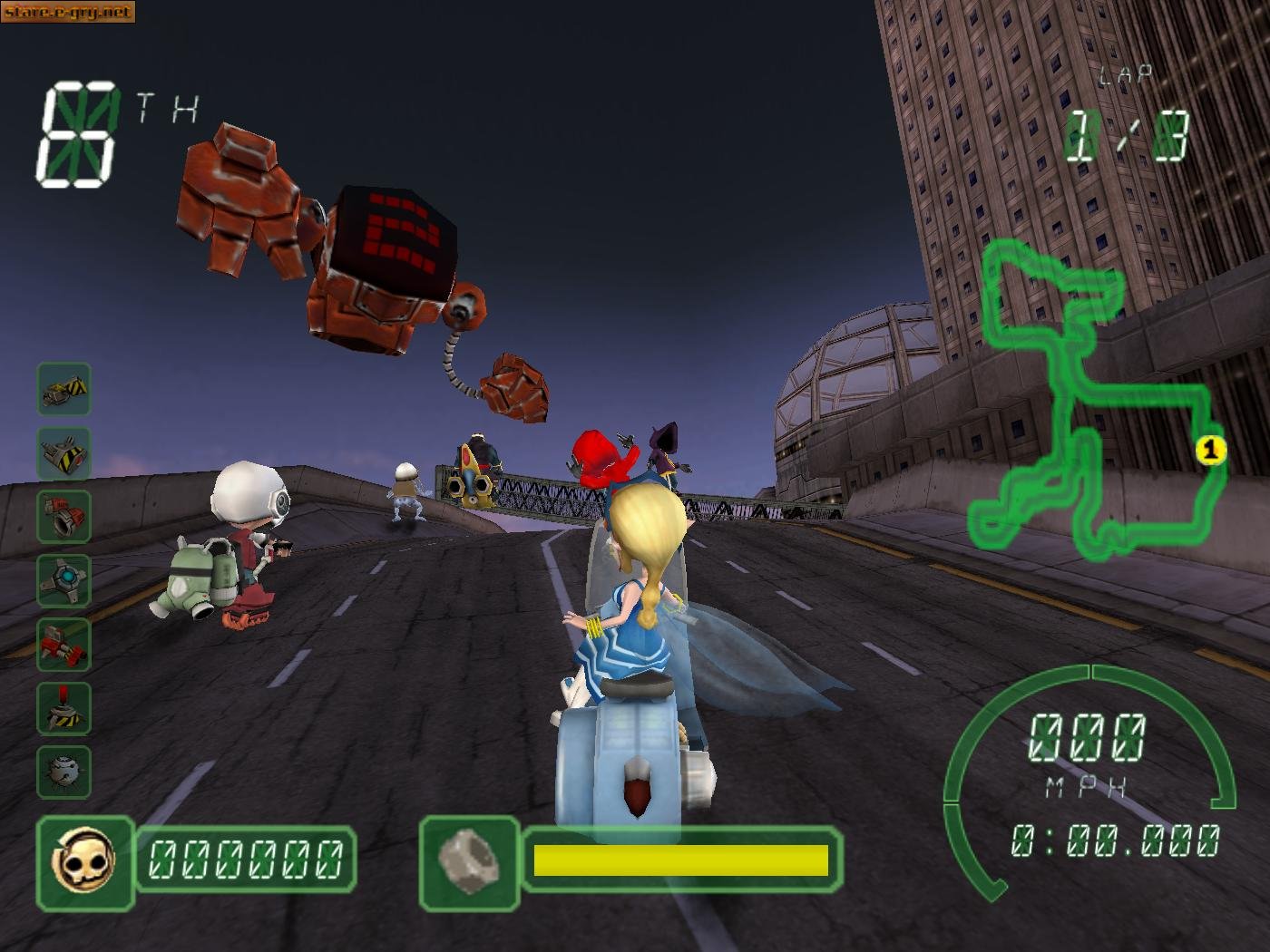Toggle the lap counter display
This screenshot has height=952, width=1270.
click(1125, 118)
